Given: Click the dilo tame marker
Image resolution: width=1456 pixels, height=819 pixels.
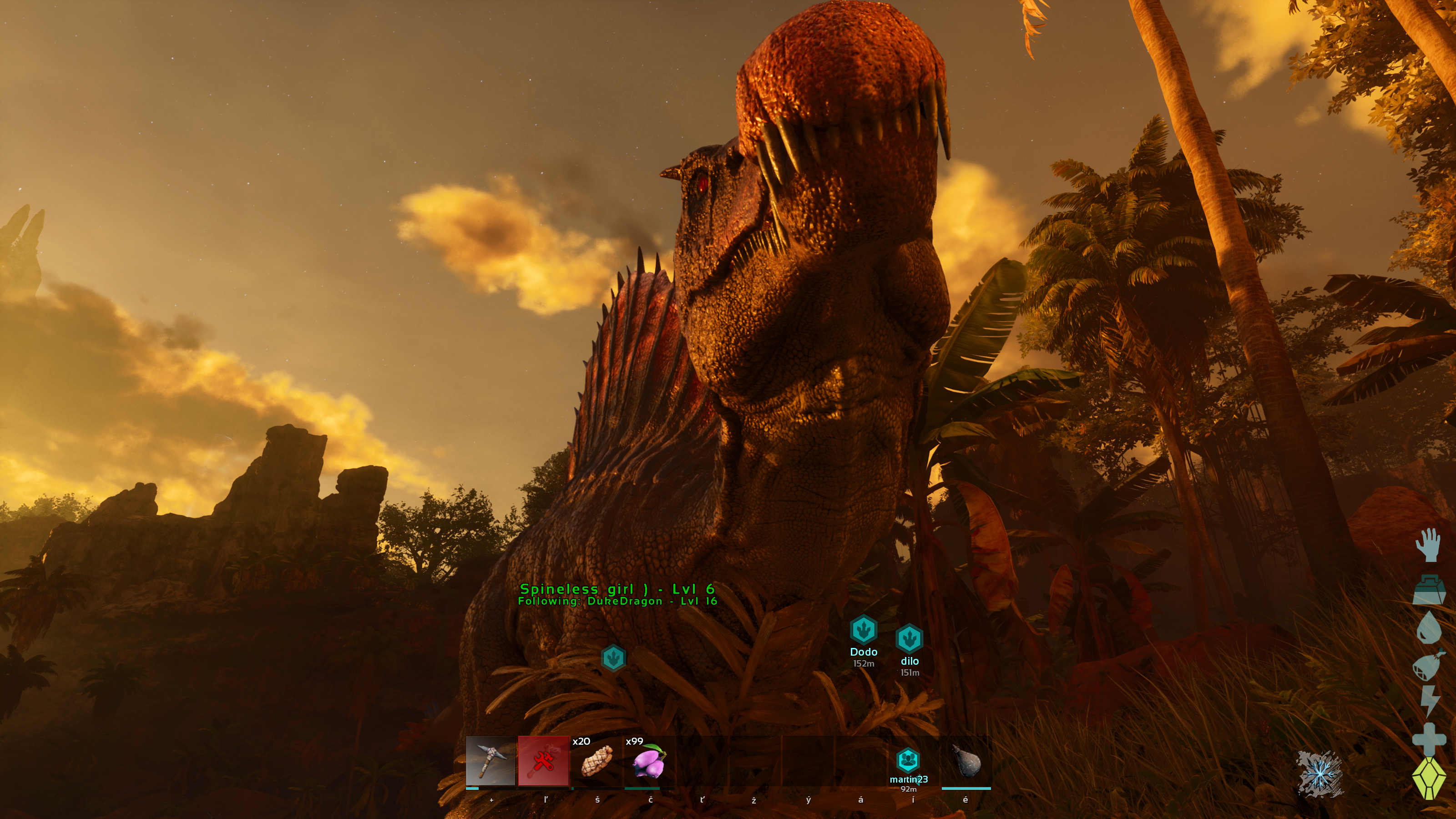Looking at the screenshot, I should [x=910, y=639].
